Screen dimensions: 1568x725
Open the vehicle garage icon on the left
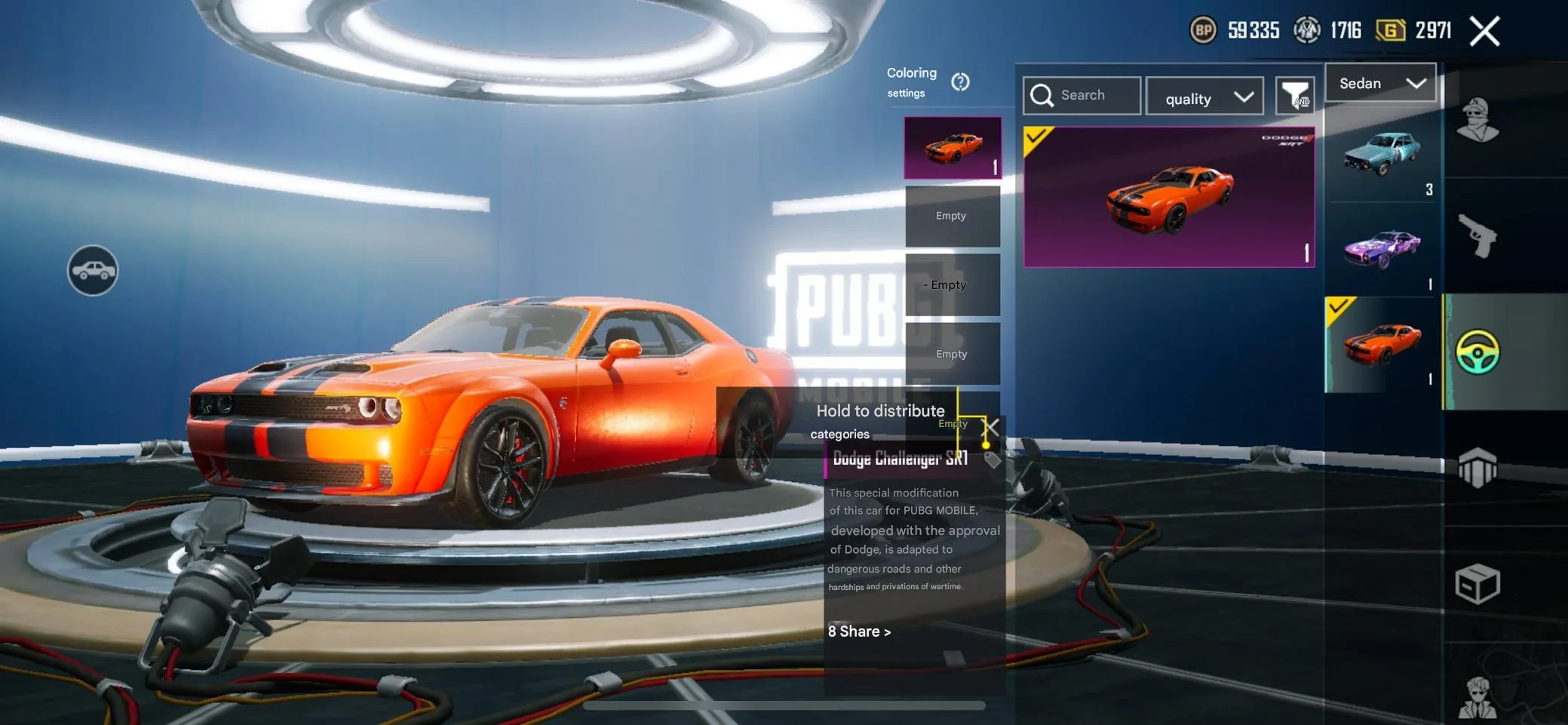coord(92,270)
